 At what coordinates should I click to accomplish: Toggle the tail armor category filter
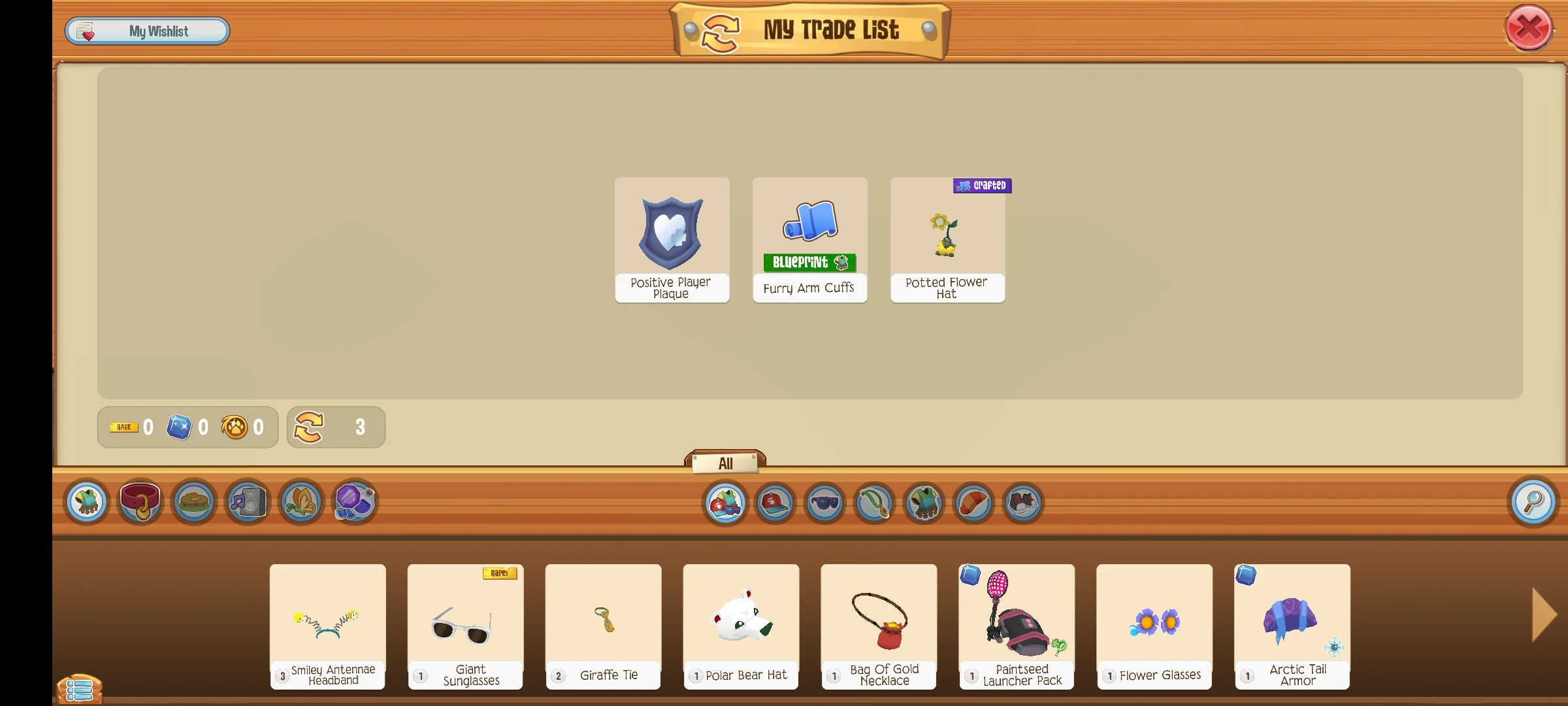pyautogui.click(x=973, y=503)
